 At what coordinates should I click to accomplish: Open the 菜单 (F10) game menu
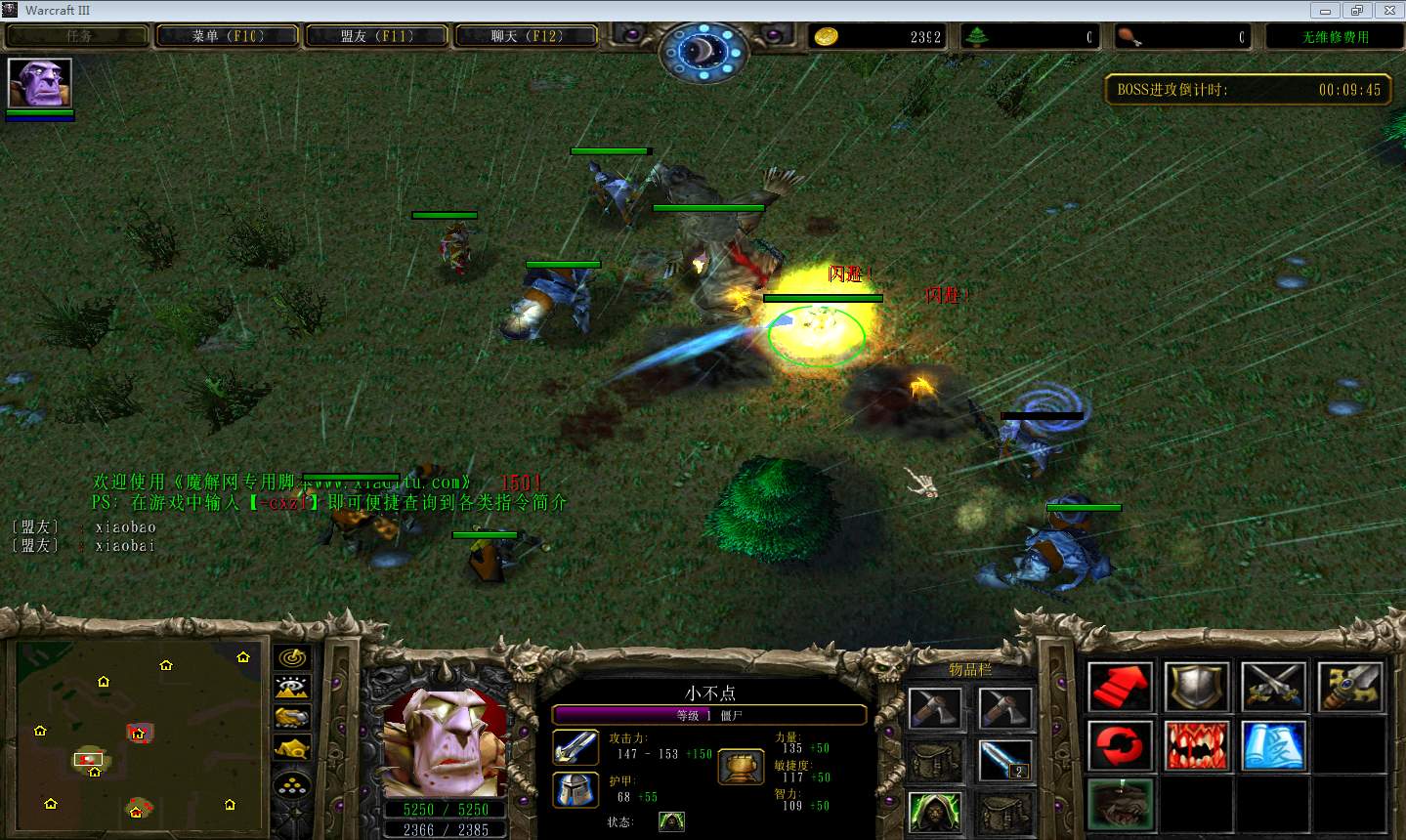(x=228, y=36)
